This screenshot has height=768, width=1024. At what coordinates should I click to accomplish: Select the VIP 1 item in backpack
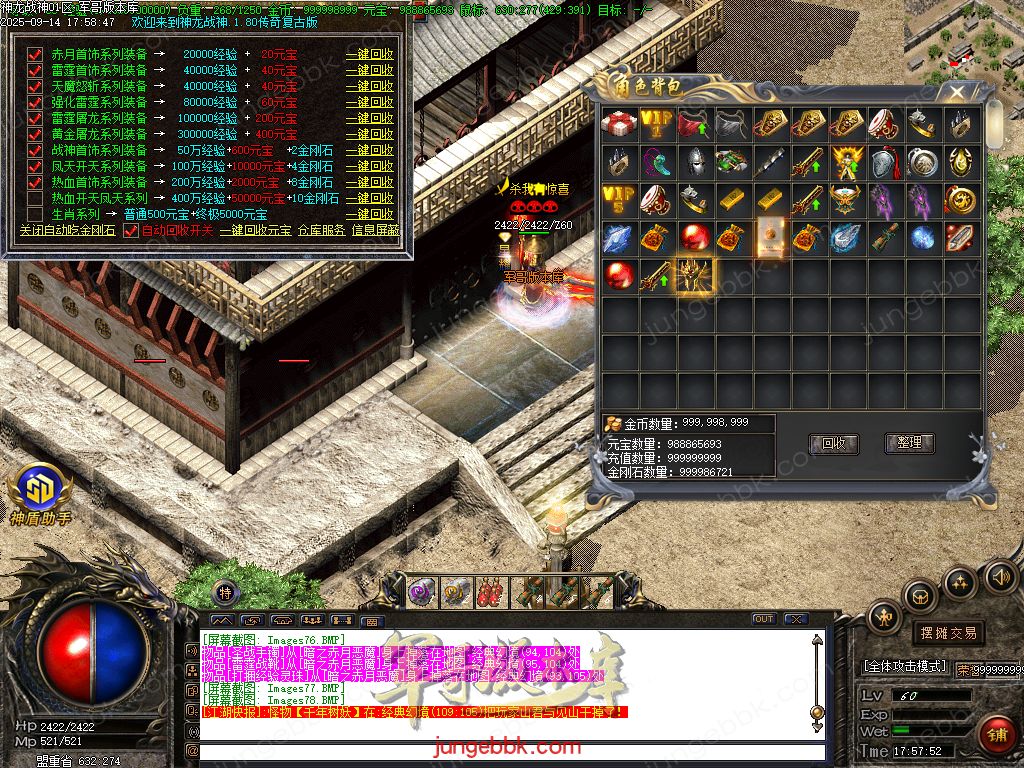657,124
